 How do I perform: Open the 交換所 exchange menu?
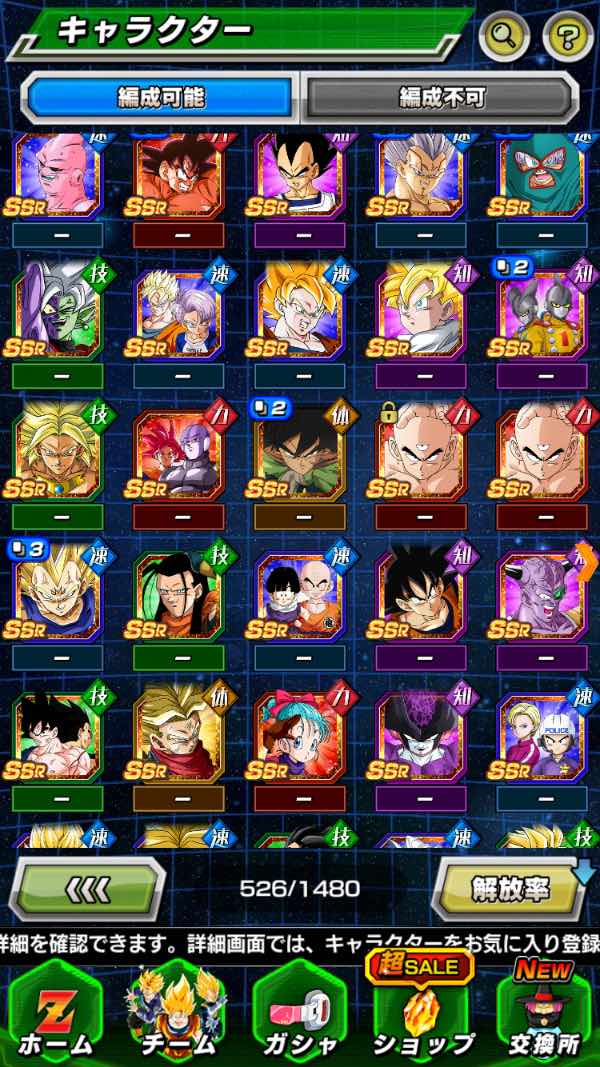click(x=543, y=1010)
